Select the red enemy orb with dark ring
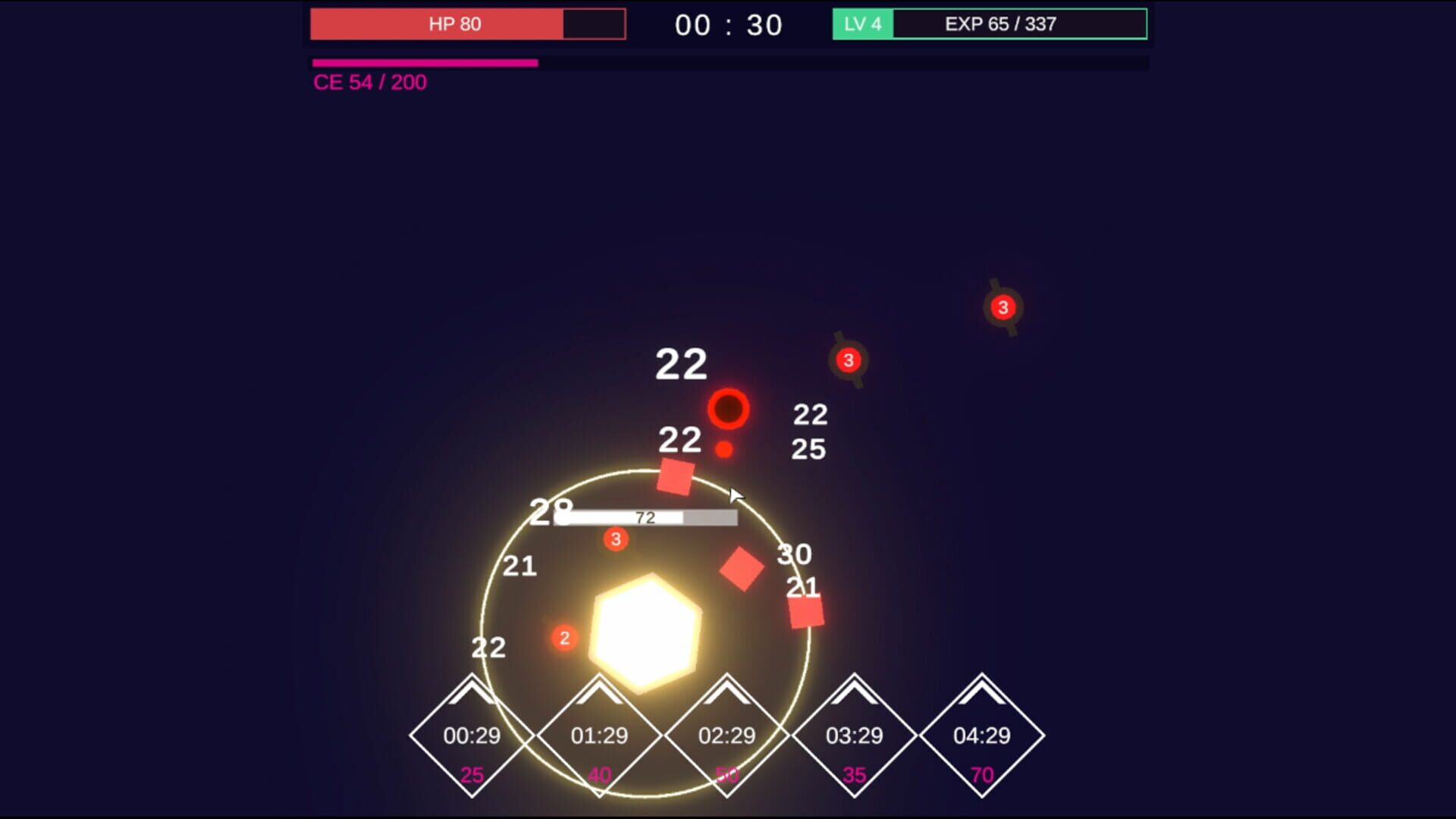 tap(728, 409)
